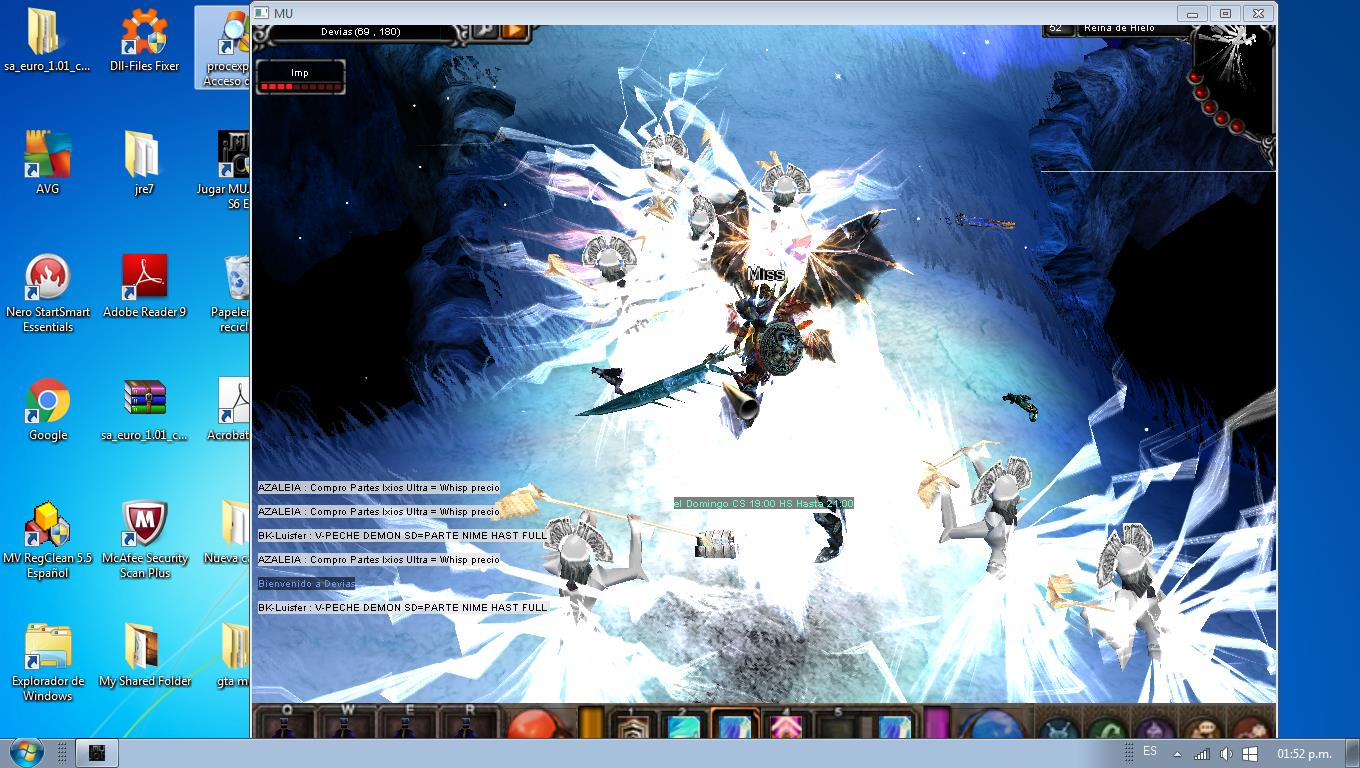Screen dimensions: 1360x768
Task: Select the potion in the E slot
Action: (408, 726)
